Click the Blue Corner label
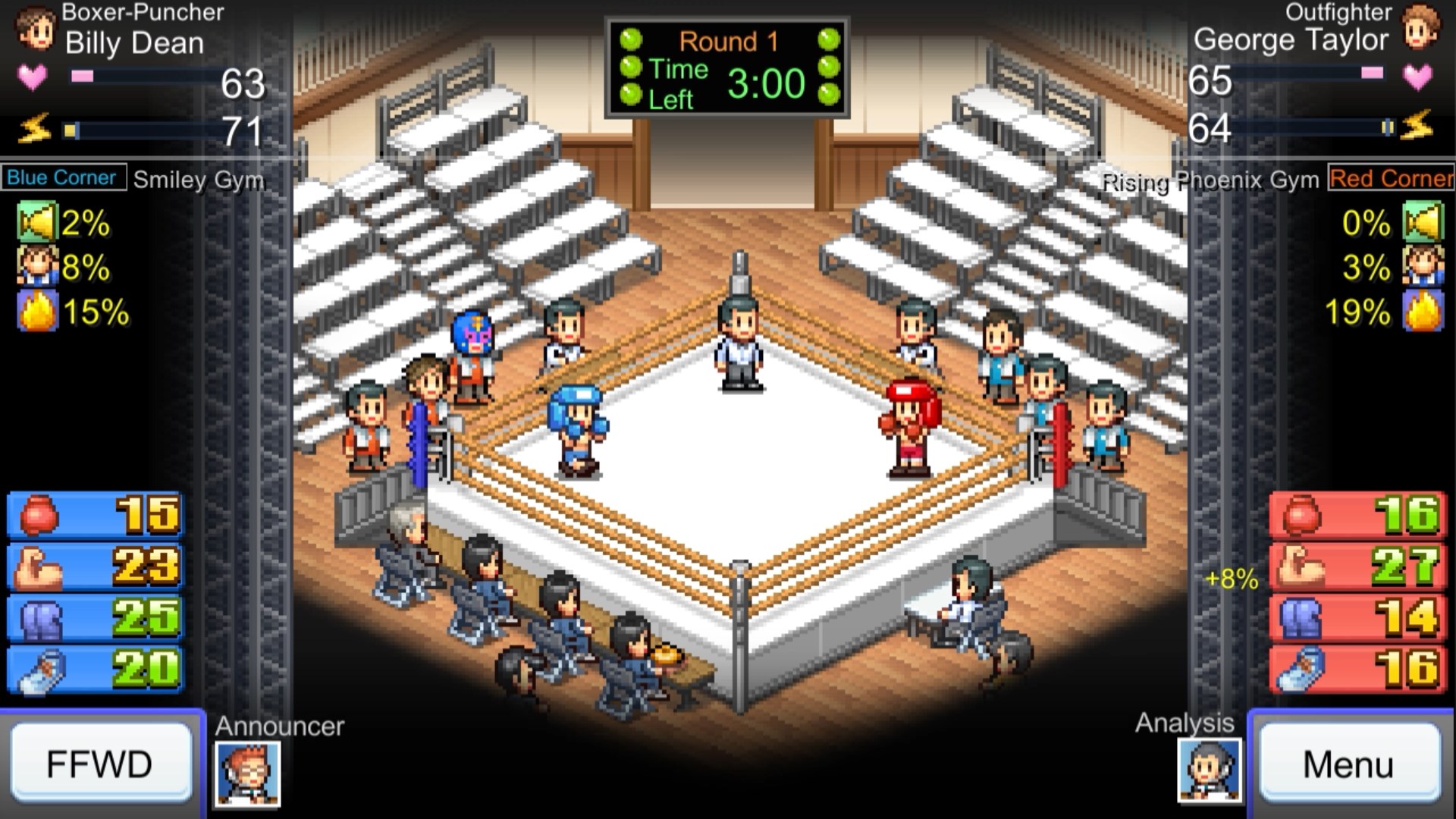Viewport: 1456px width, 819px height. 63,179
